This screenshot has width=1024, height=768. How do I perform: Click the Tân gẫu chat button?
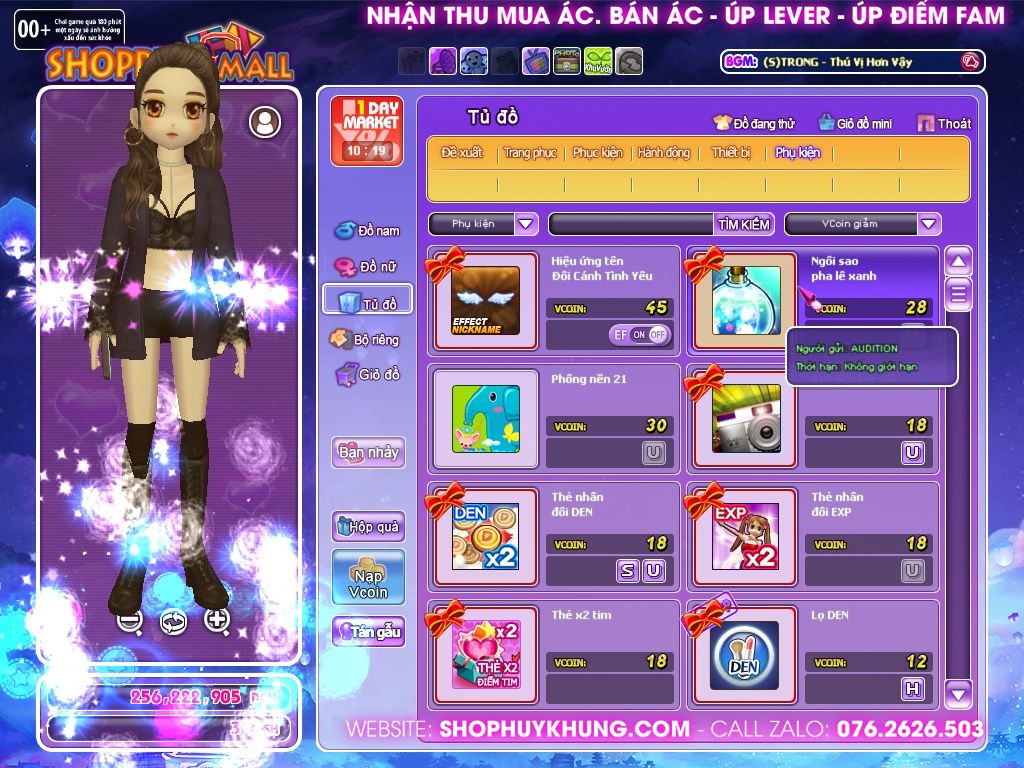(x=368, y=632)
